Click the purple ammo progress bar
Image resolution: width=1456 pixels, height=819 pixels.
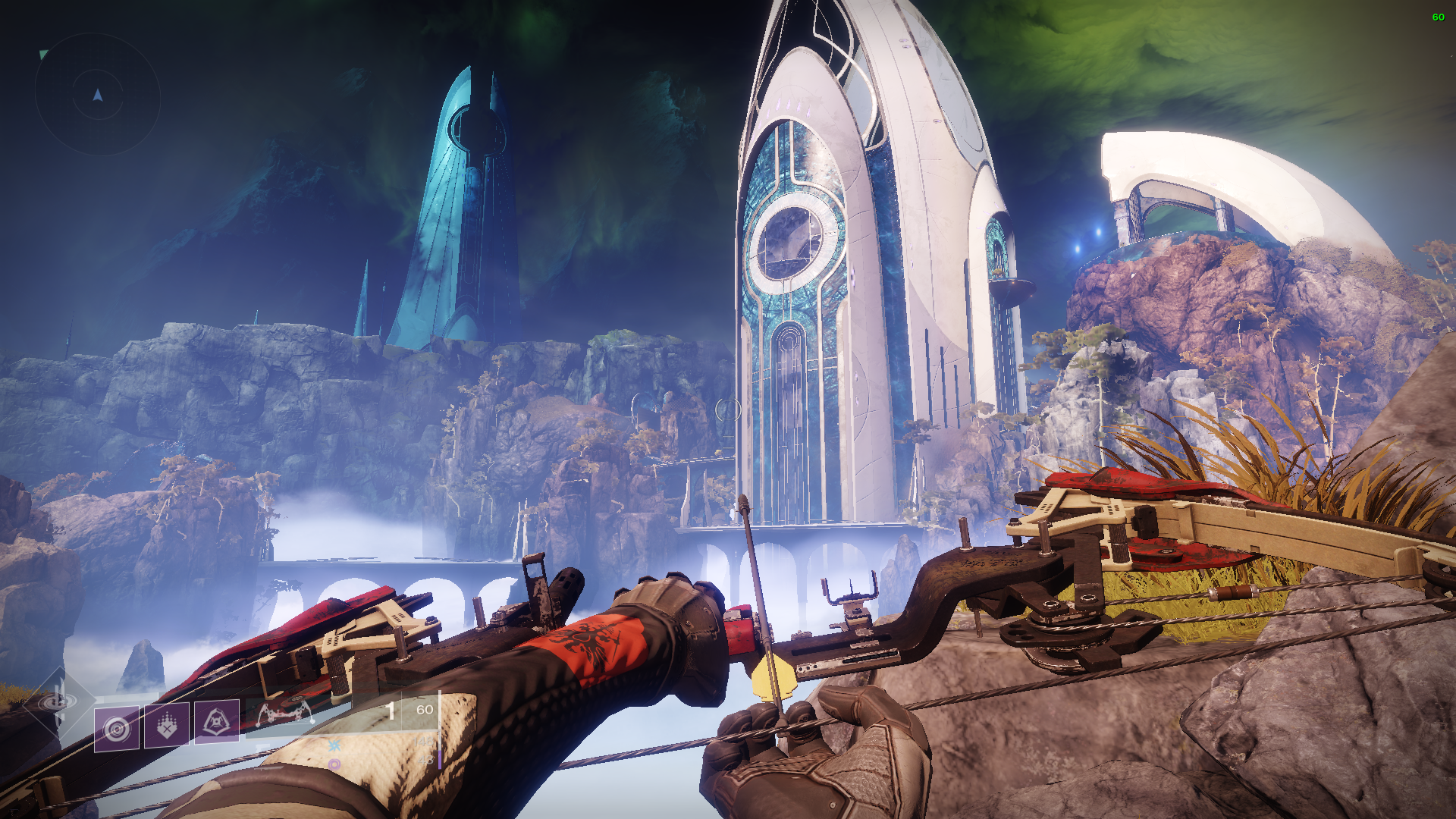(440, 761)
